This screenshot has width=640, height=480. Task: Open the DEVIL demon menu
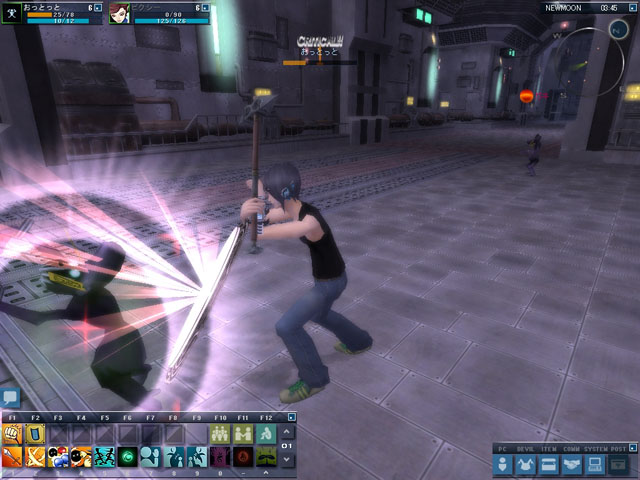(x=527, y=465)
